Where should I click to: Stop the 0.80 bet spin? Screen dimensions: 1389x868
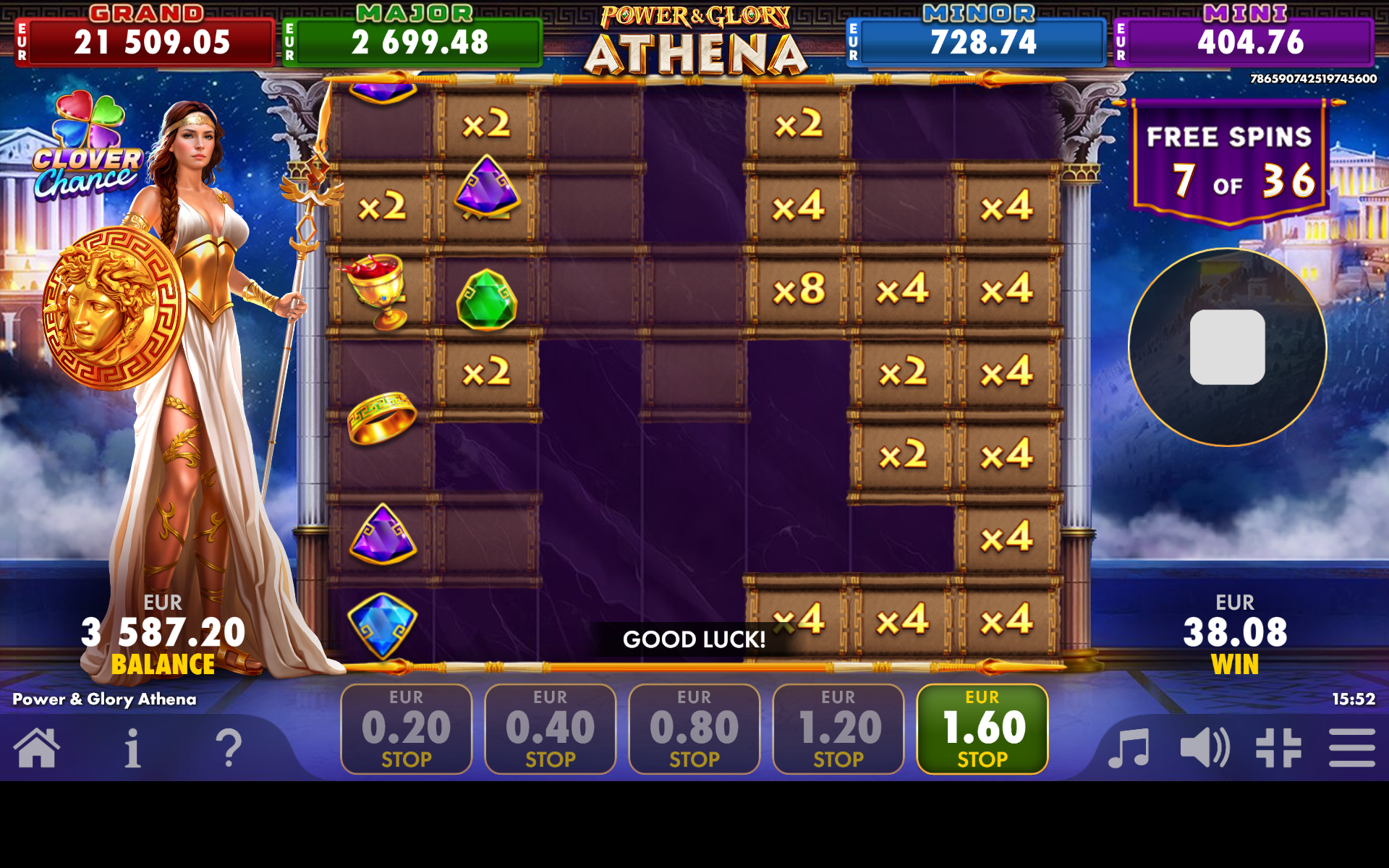(x=694, y=729)
